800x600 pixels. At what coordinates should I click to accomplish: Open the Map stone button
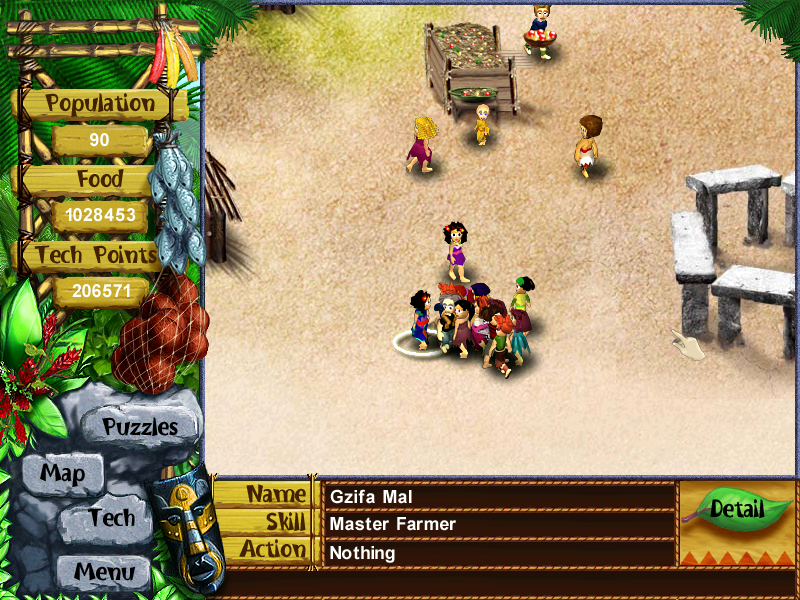pos(62,473)
